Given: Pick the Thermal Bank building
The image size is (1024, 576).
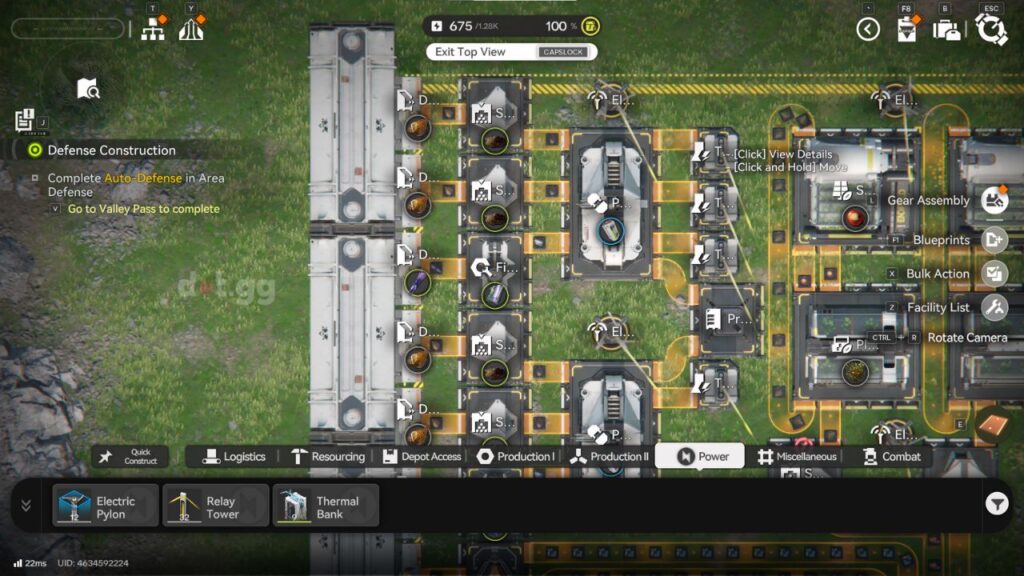Looking at the screenshot, I should coord(326,505).
